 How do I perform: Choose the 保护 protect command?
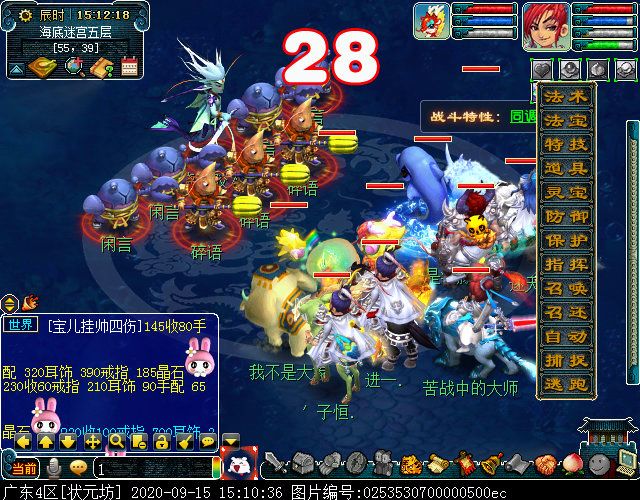(566, 240)
